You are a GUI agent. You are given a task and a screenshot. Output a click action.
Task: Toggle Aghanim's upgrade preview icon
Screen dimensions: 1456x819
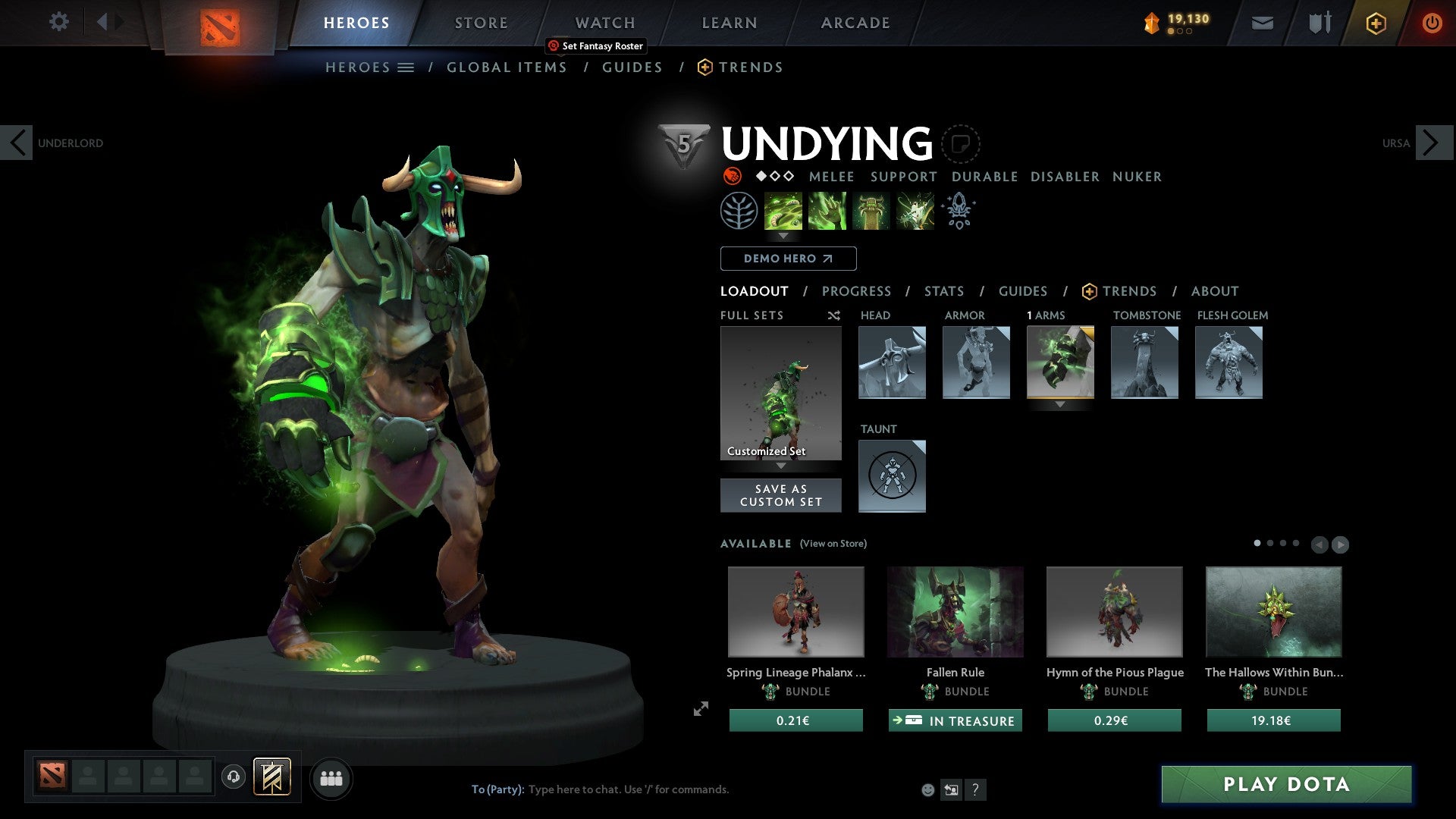point(959,211)
